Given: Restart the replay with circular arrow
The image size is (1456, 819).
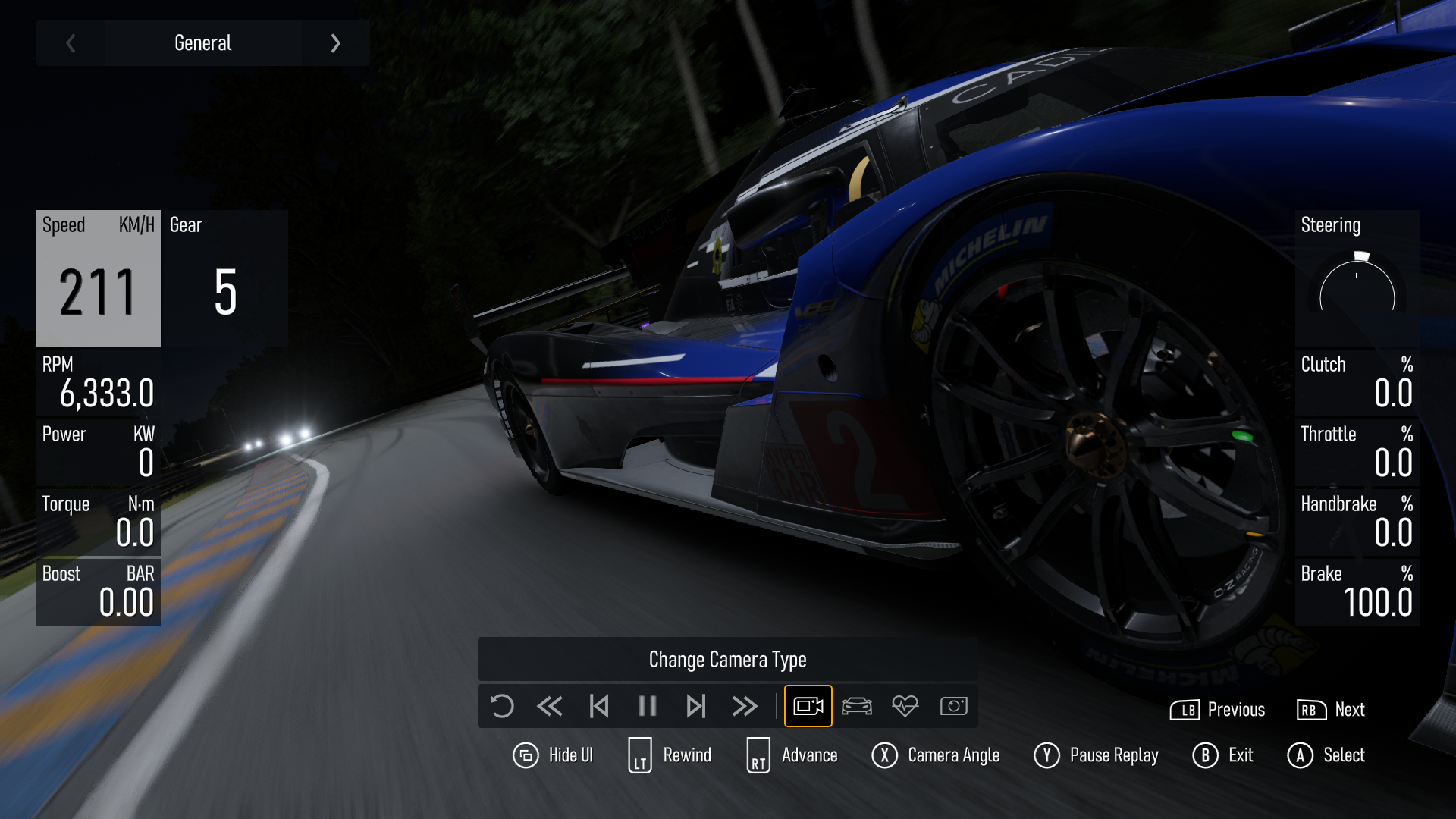Looking at the screenshot, I should 502,706.
